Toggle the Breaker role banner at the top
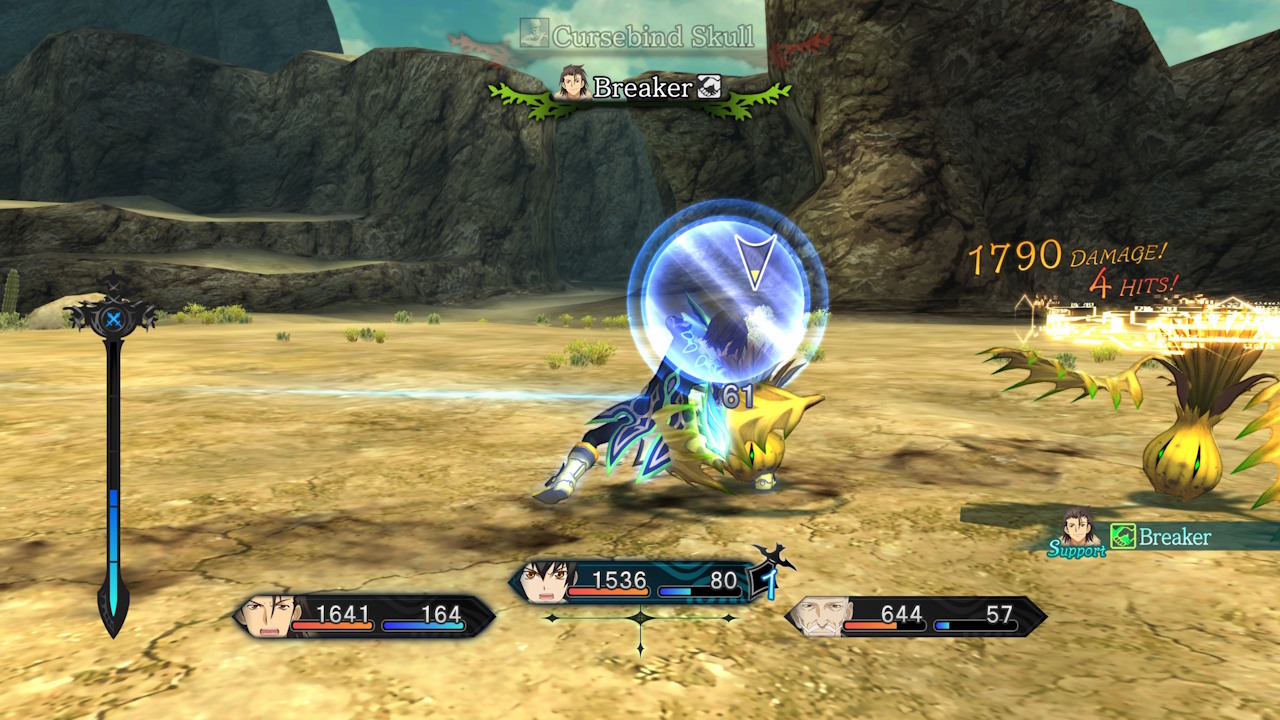Viewport: 1280px width, 720px height. (x=640, y=89)
